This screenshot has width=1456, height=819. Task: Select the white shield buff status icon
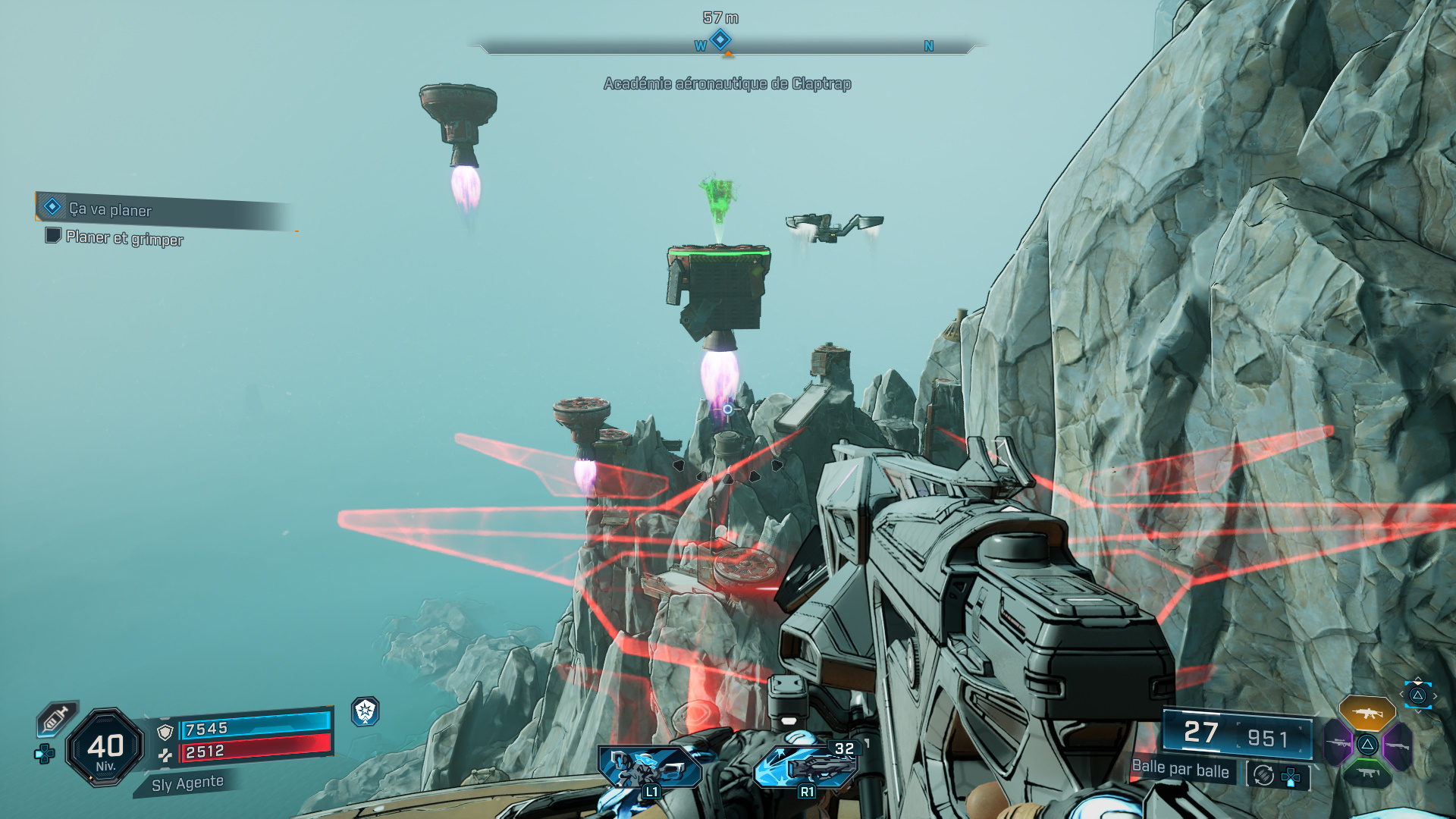pyautogui.click(x=366, y=711)
